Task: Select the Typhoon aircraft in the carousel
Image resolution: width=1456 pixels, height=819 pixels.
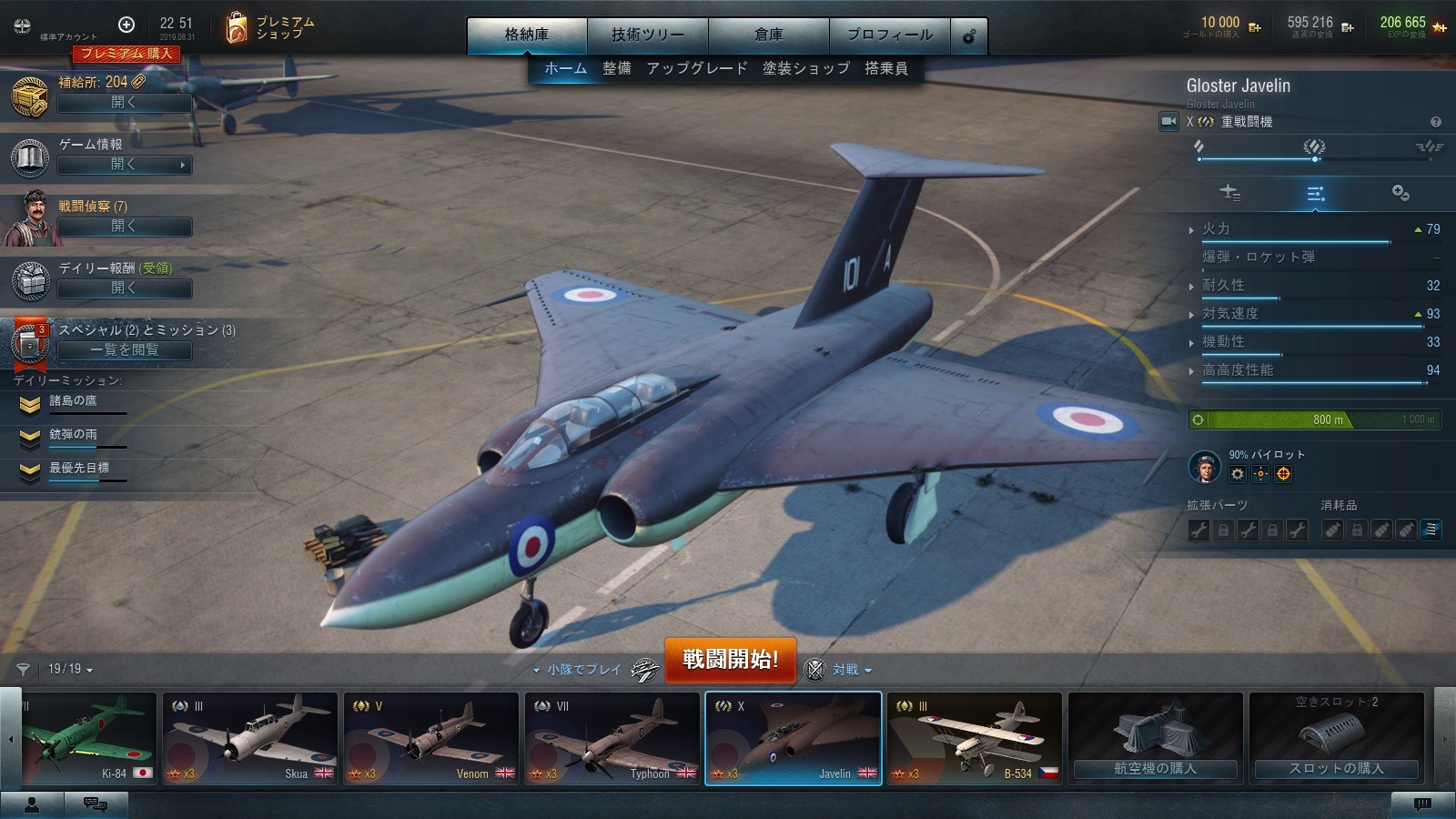Action: [612, 738]
